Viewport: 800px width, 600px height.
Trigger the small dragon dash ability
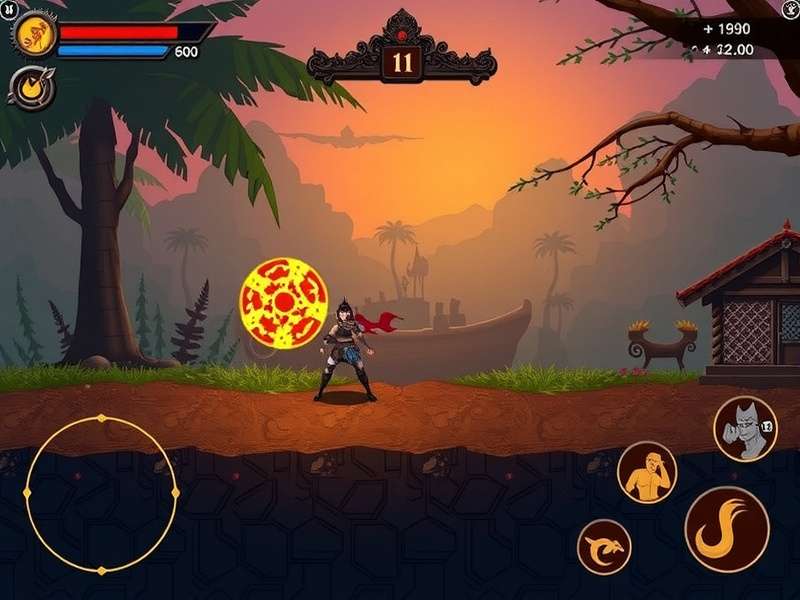point(604,547)
